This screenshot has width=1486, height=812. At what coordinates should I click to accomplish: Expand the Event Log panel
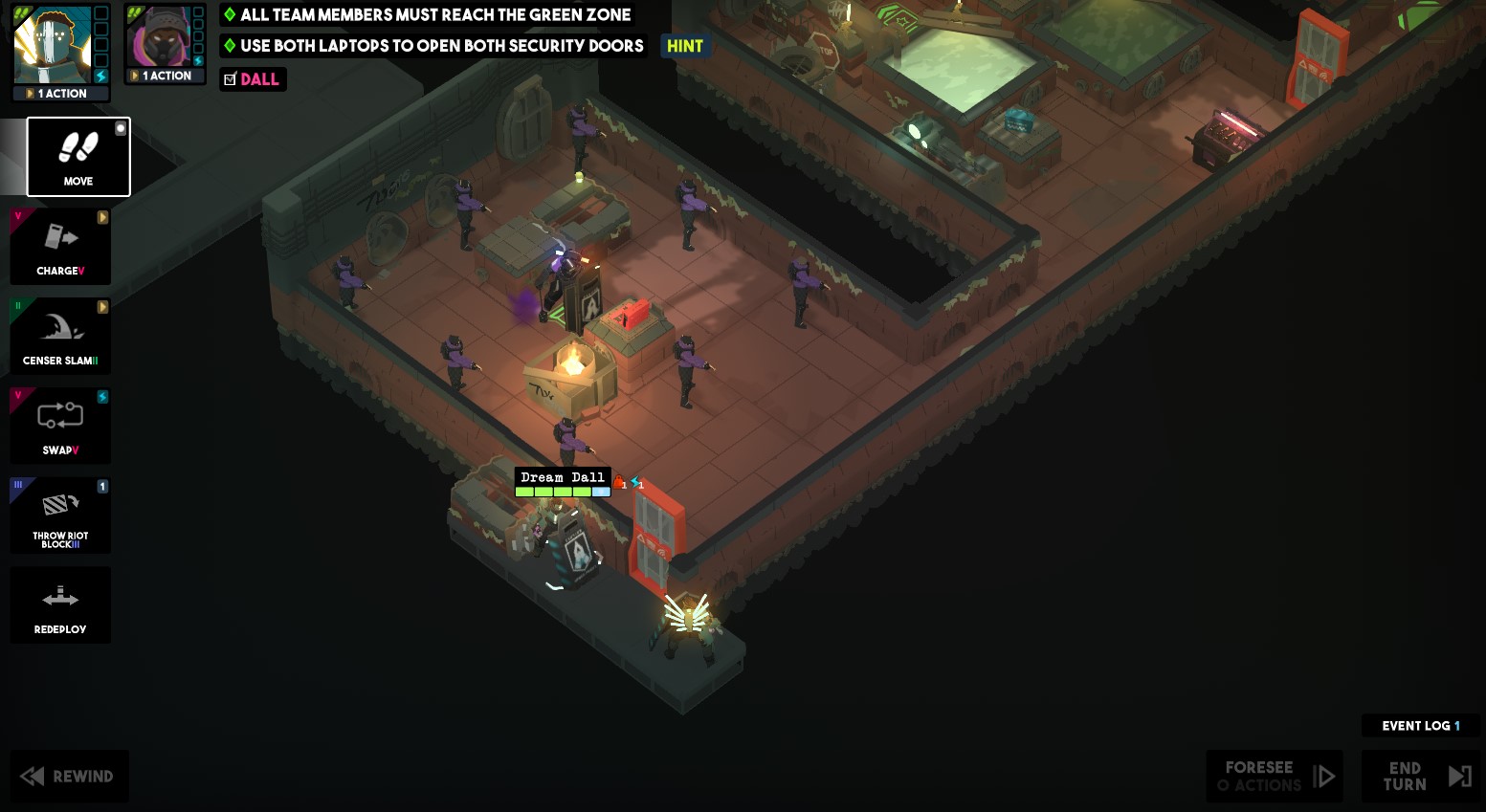point(1420,725)
